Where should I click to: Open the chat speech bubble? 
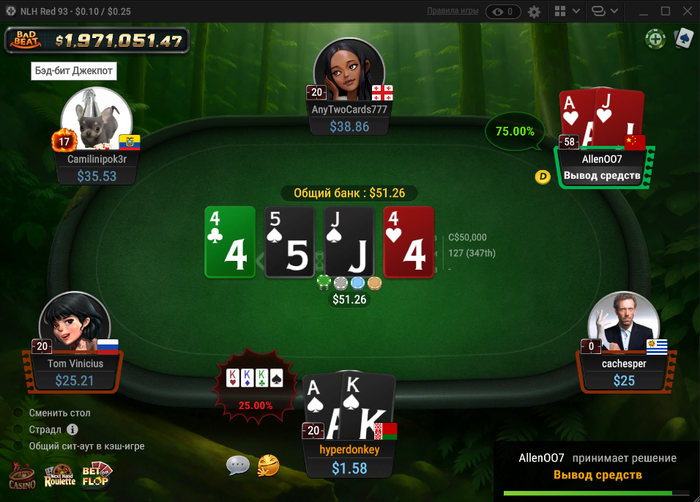pyautogui.click(x=237, y=464)
